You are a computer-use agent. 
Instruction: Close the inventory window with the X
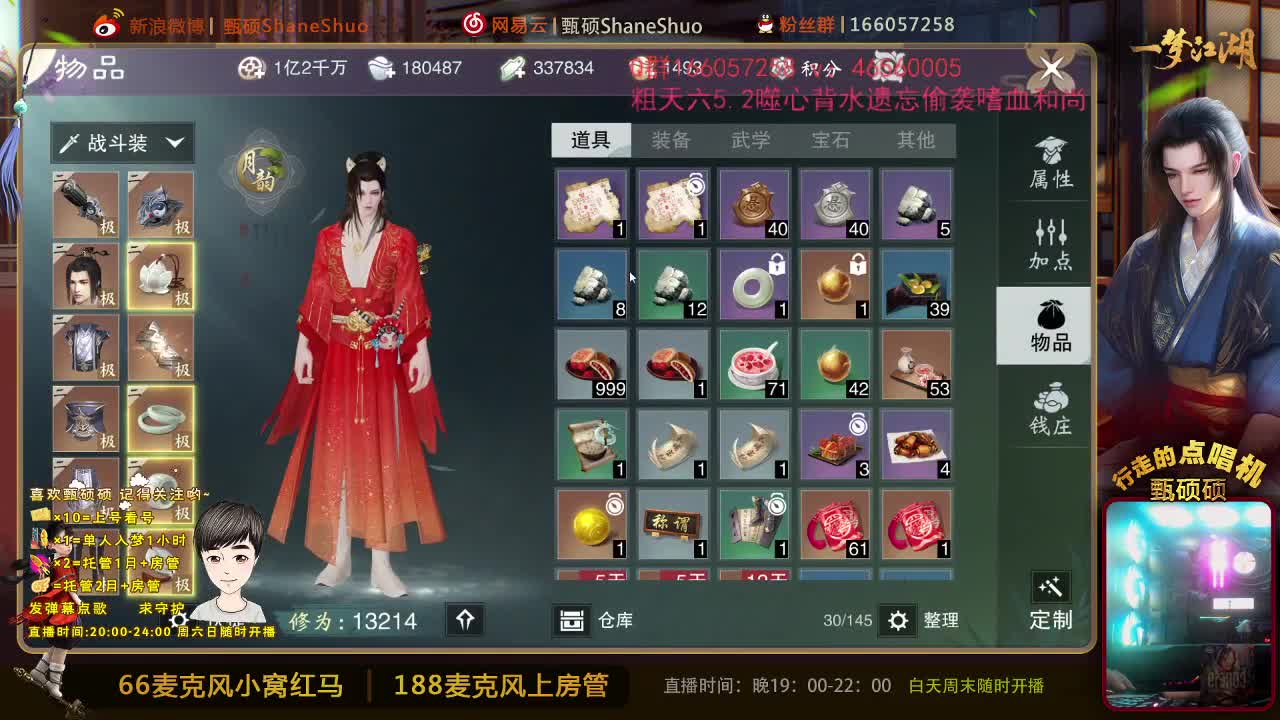coord(1050,68)
